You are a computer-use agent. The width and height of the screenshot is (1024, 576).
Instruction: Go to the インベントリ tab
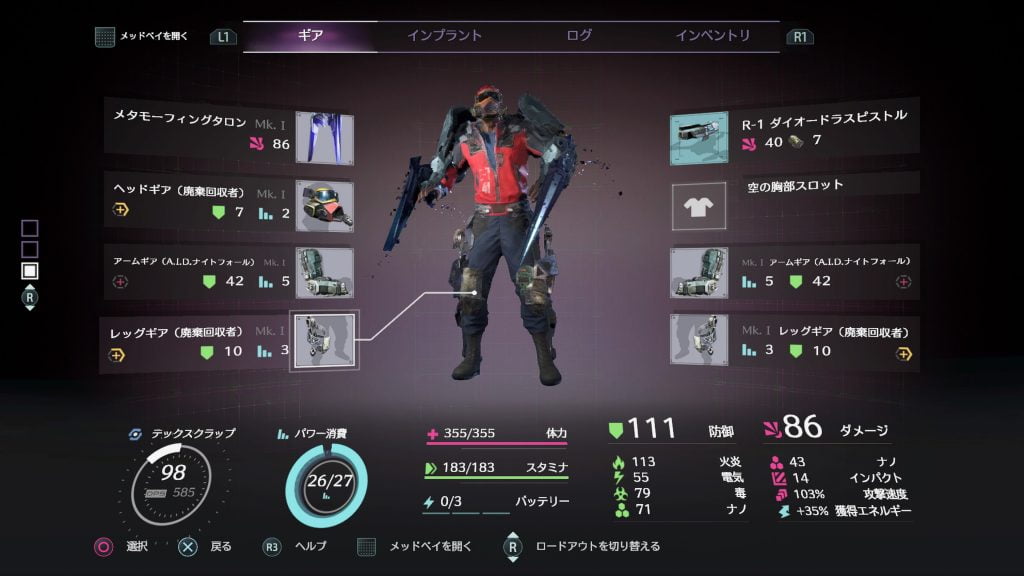click(x=712, y=36)
